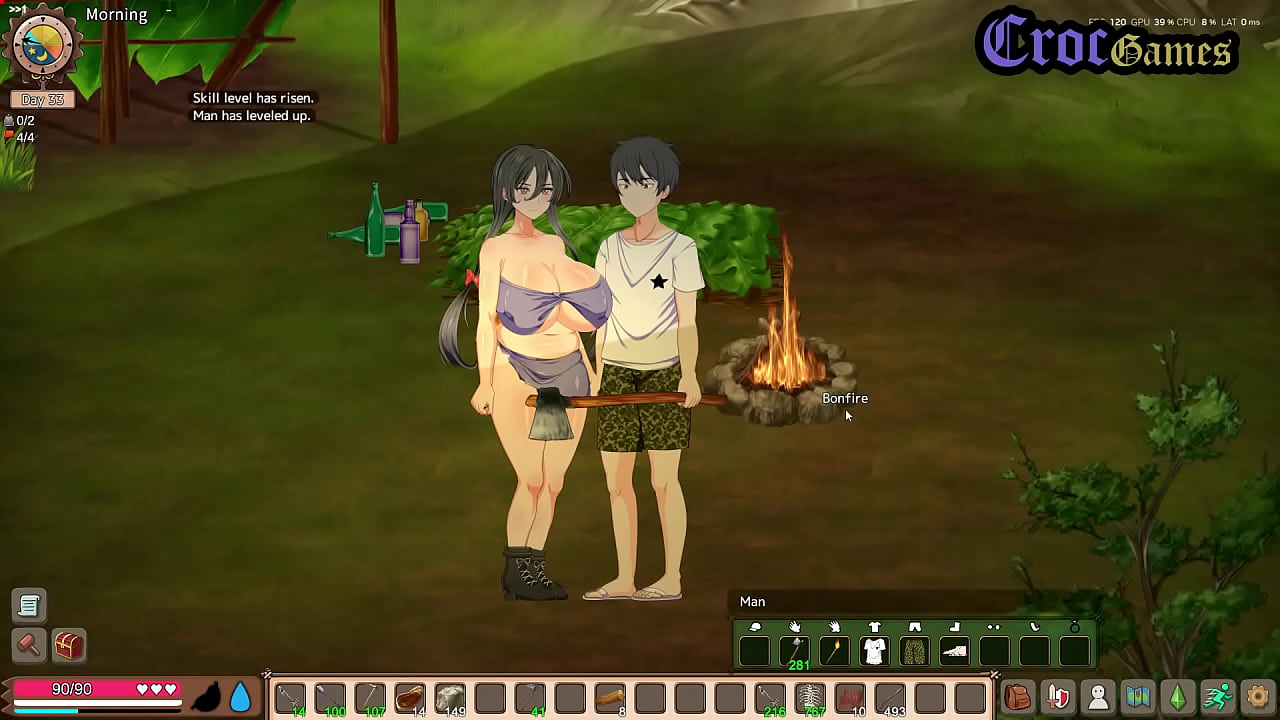1280x720 pixels.
Task: Click the day-night clock dial
Action: 42,47
